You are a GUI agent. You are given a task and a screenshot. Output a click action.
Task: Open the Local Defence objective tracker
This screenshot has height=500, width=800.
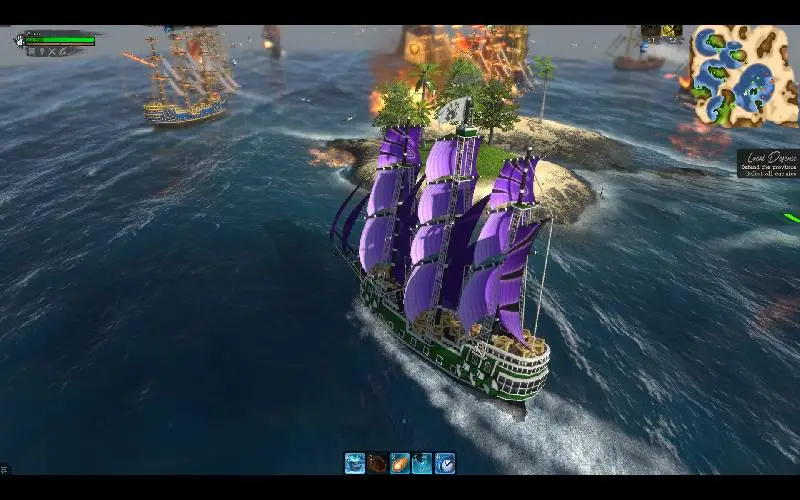[768, 164]
